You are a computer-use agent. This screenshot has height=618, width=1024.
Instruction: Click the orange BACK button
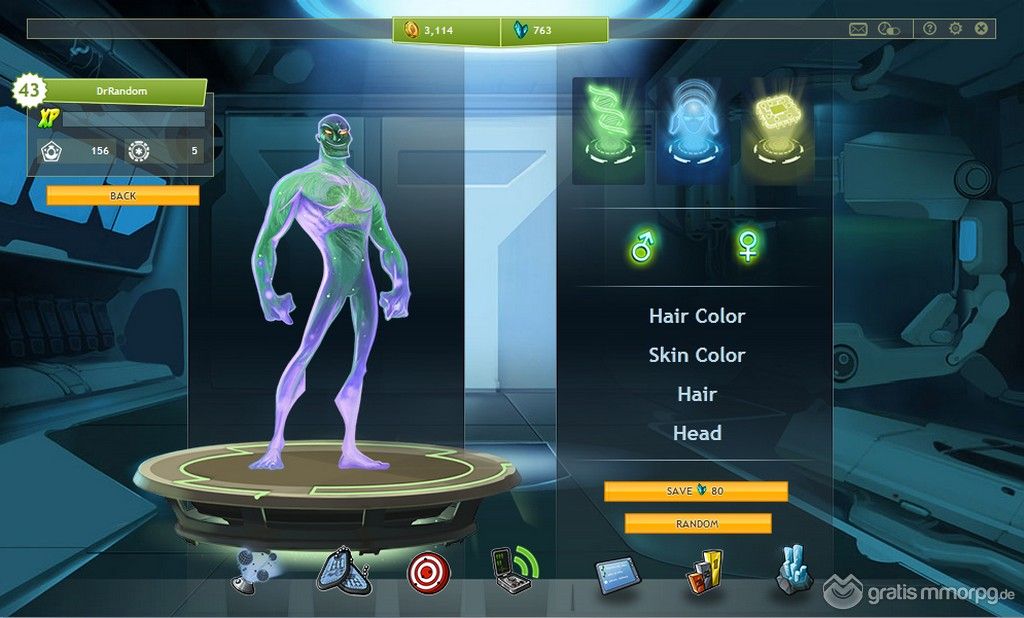[122, 196]
